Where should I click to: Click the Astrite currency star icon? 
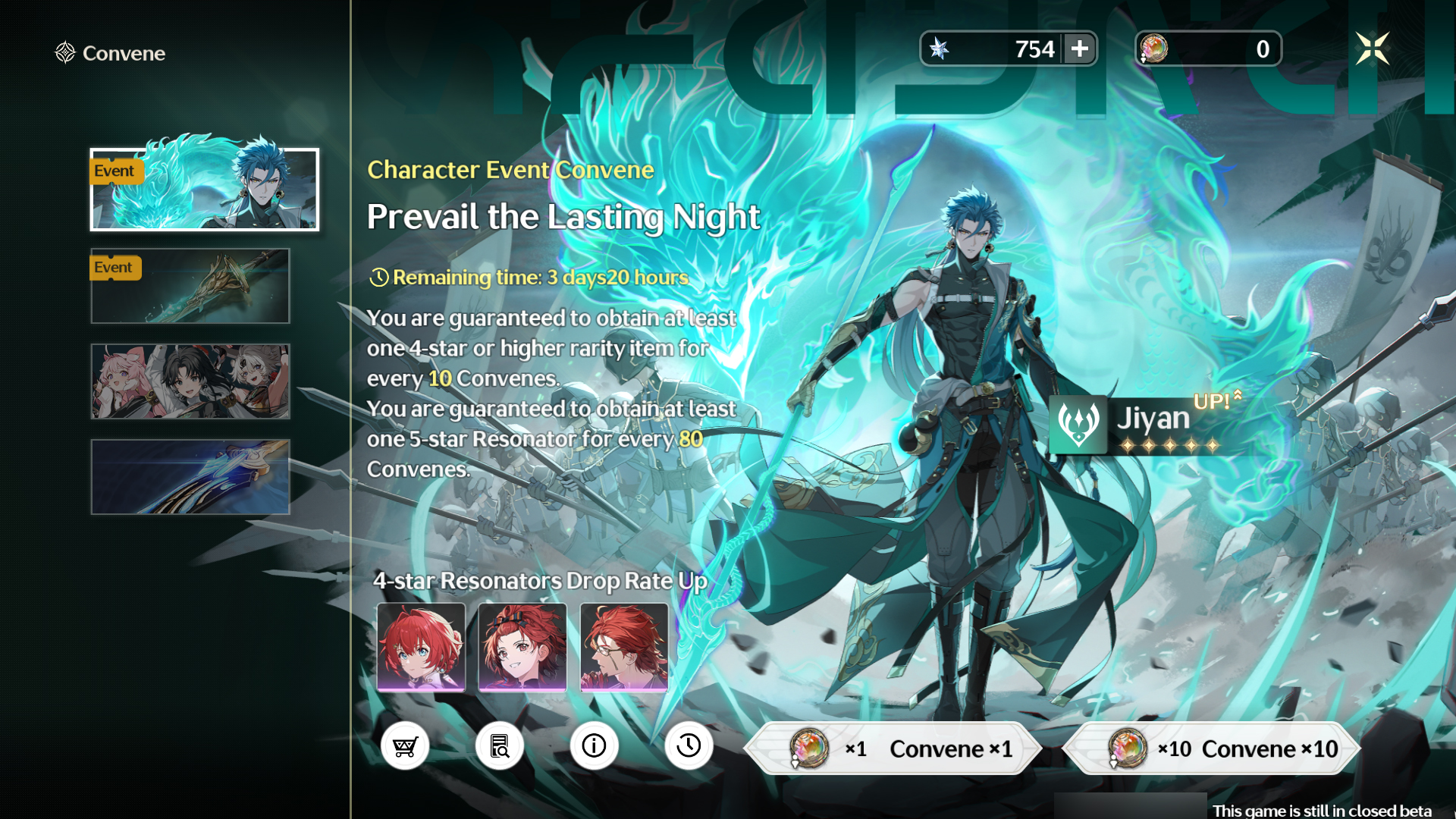click(942, 49)
